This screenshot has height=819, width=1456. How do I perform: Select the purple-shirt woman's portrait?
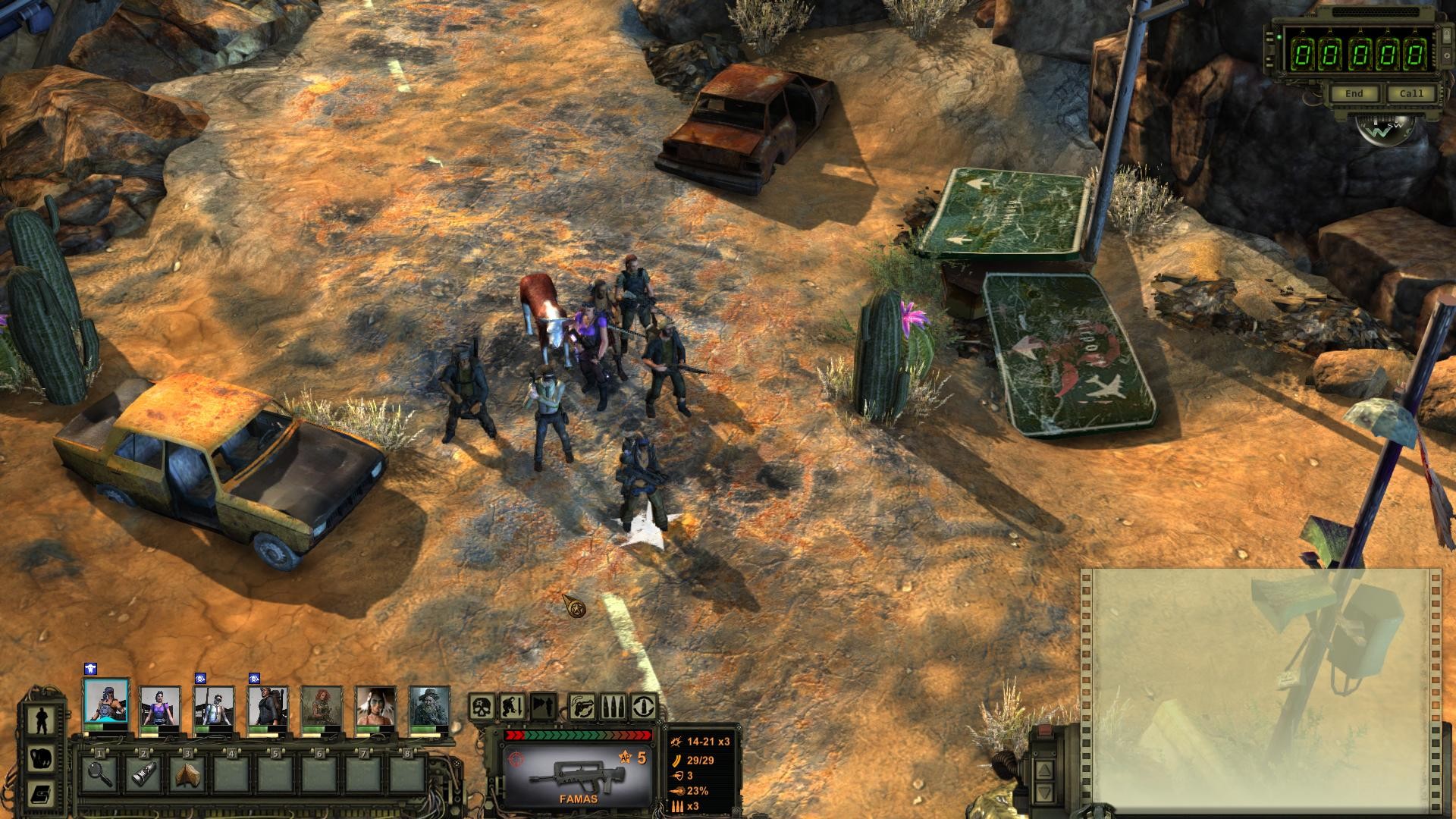[x=160, y=707]
